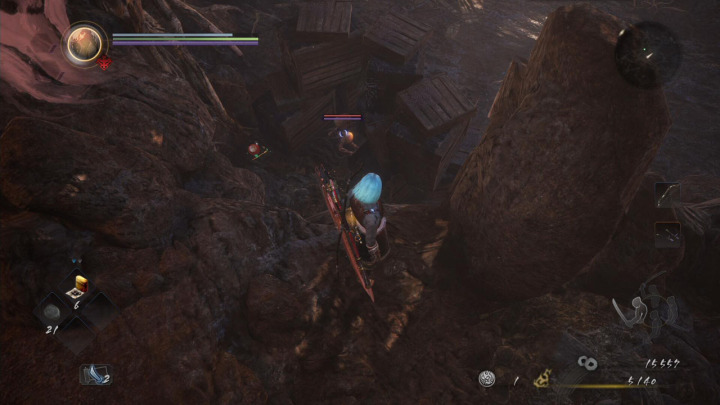The image size is (720, 405).
Task: Activate the blue feather item slot
Action: pos(95,374)
